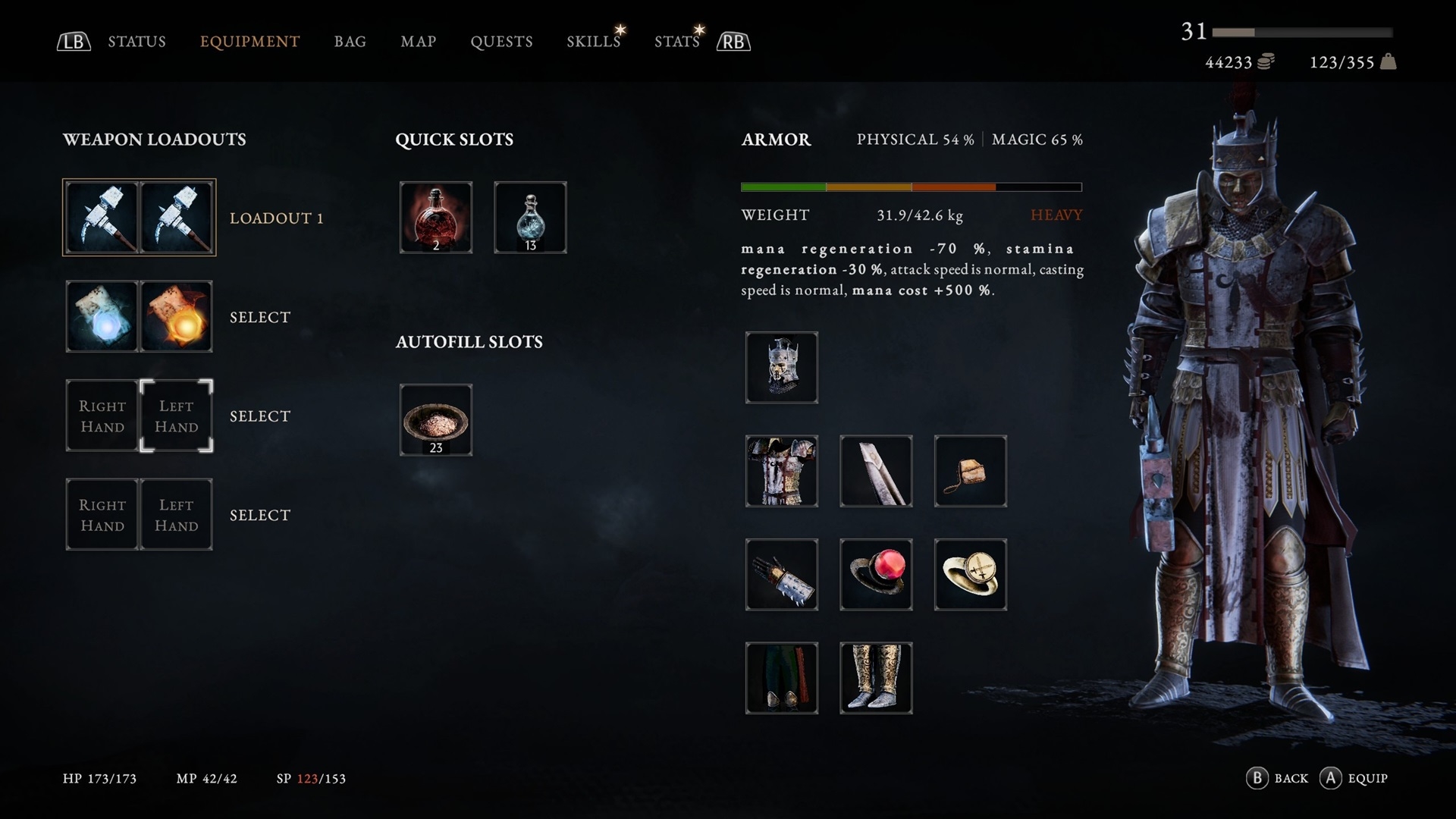
Task: Switch to the Map tab
Action: (418, 42)
